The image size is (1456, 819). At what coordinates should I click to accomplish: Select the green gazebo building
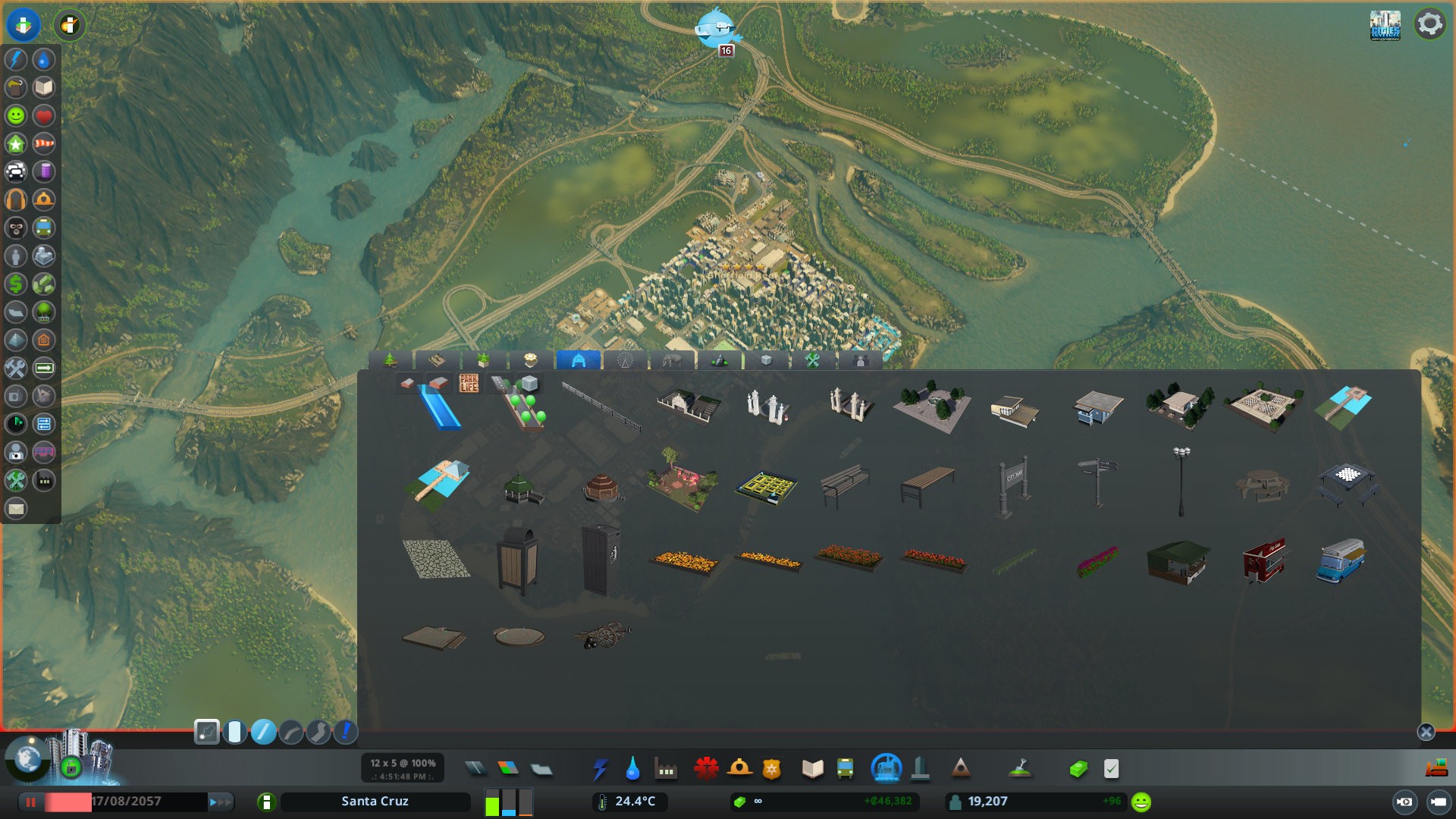(522, 488)
